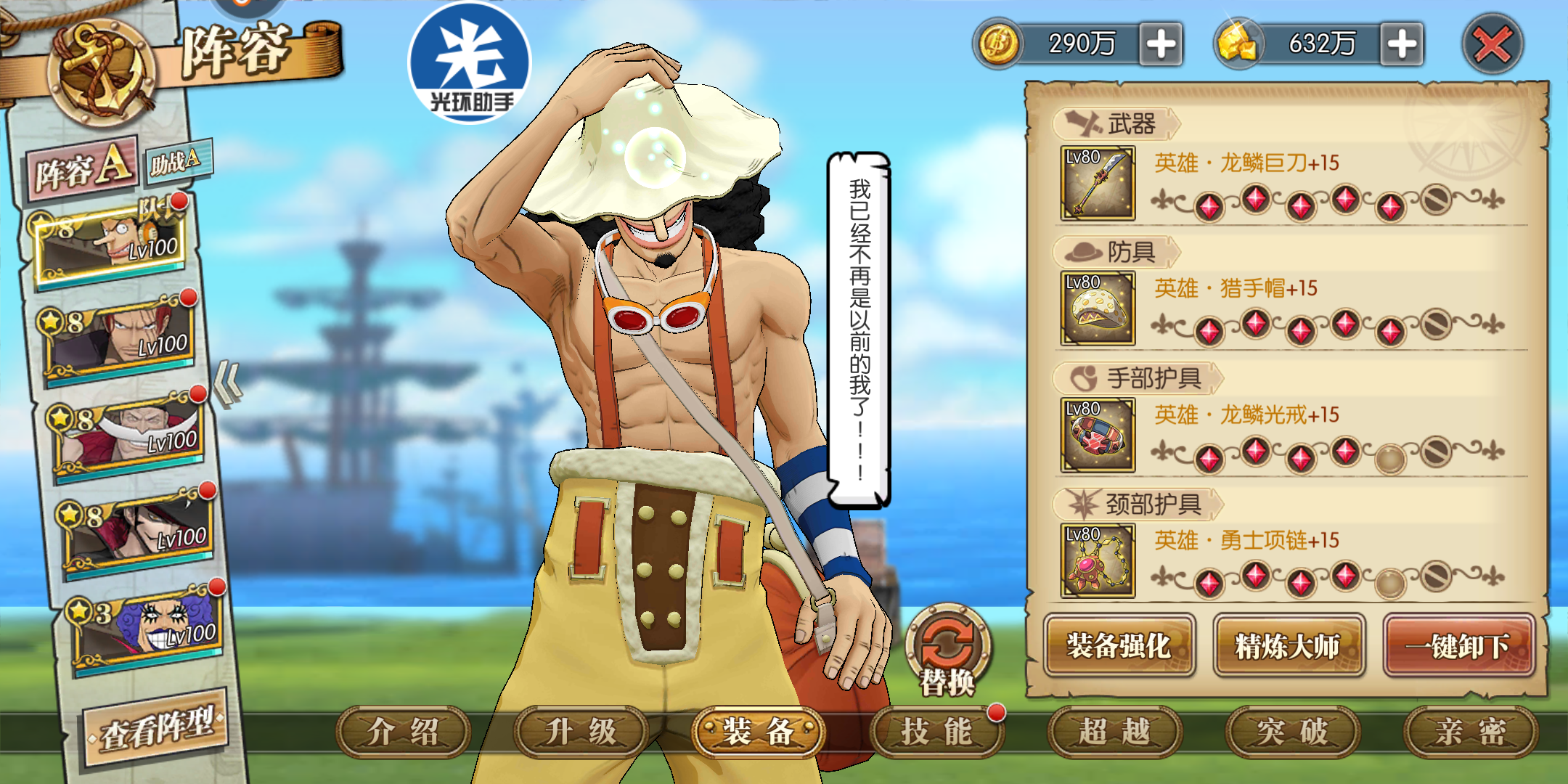The height and width of the screenshot is (784, 1568).
Task: Open the 光环助手 overlay icon
Action: point(470,62)
